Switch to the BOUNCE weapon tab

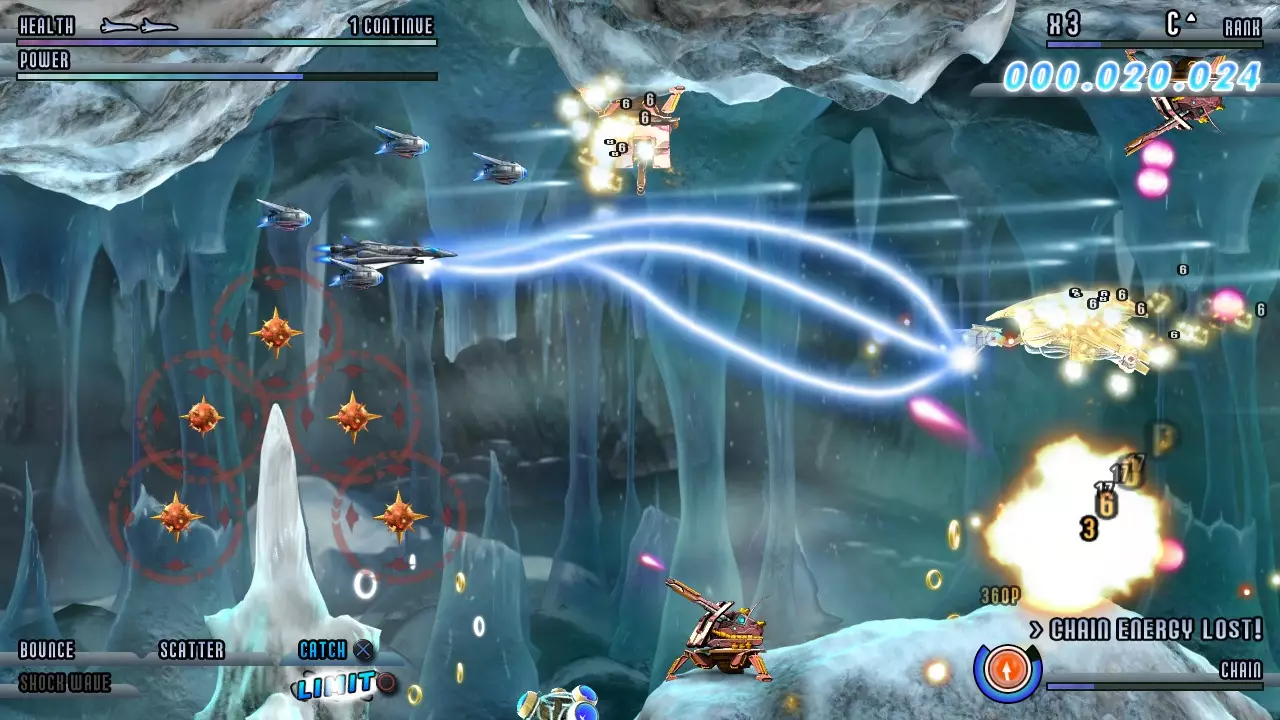coord(45,650)
